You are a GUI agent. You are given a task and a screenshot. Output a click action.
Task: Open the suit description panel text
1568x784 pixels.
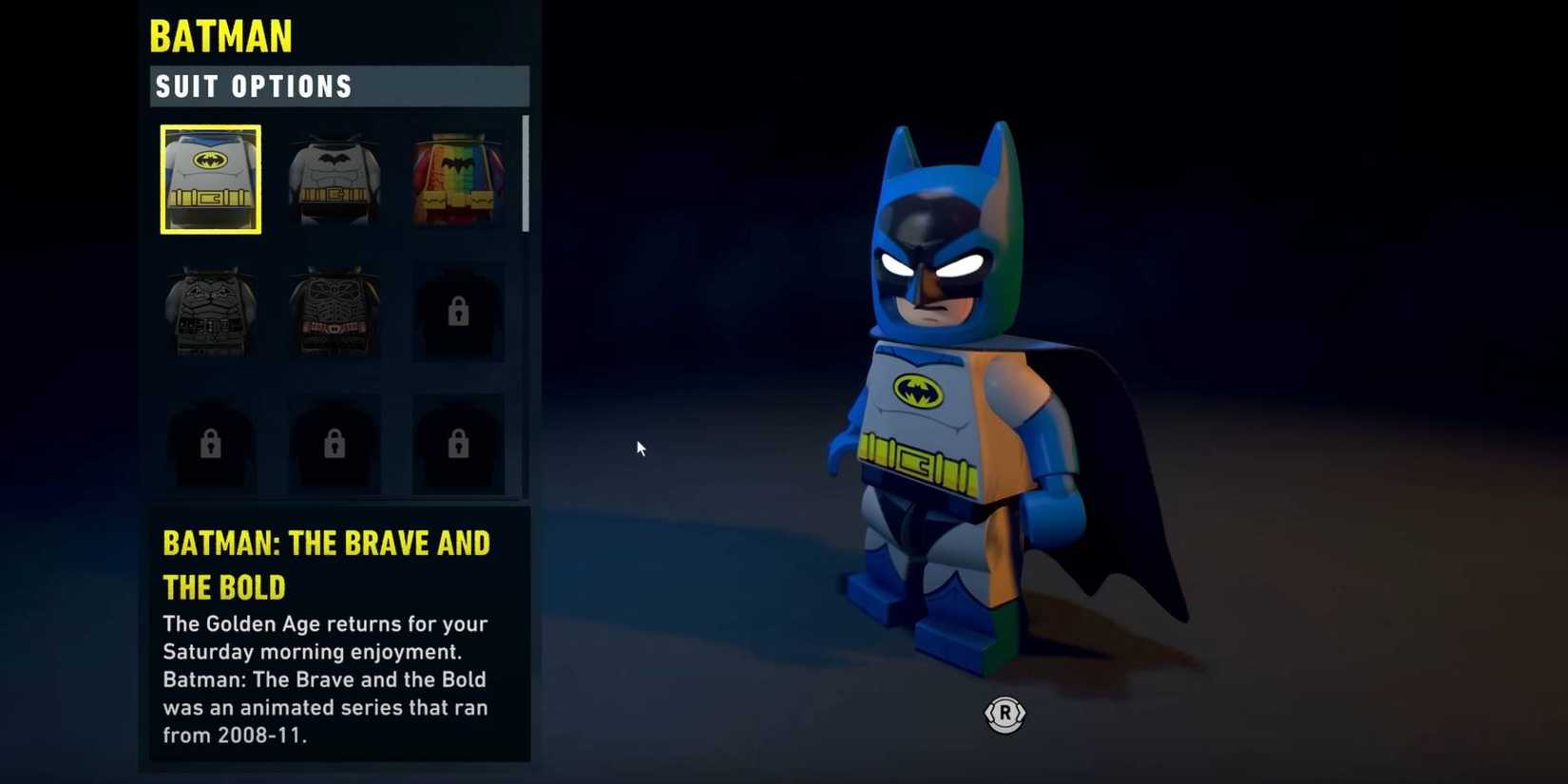pyautogui.click(x=326, y=679)
